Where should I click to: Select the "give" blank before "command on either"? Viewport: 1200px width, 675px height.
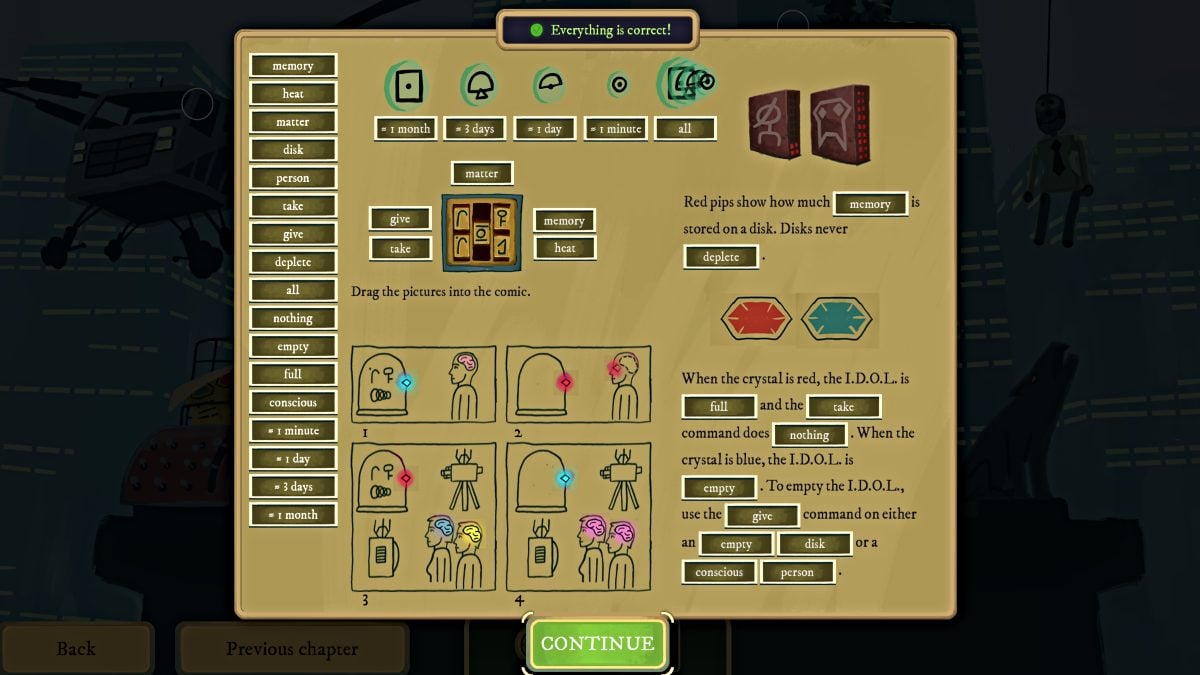click(762, 516)
